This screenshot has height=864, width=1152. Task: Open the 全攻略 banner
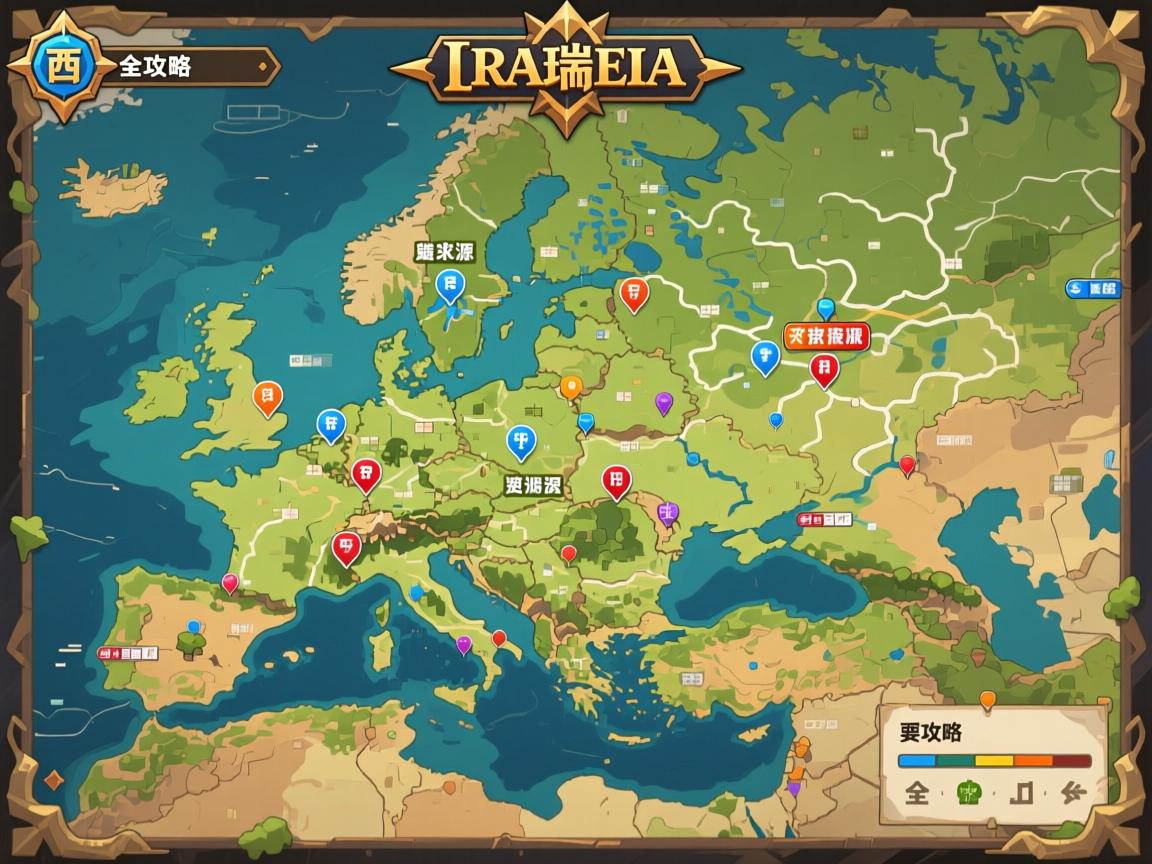click(x=190, y=67)
